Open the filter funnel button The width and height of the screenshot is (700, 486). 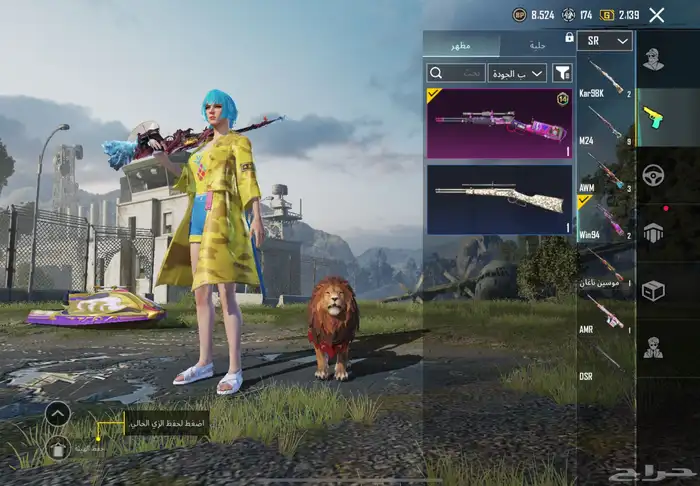pyautogui.click(x=562, y=73)
